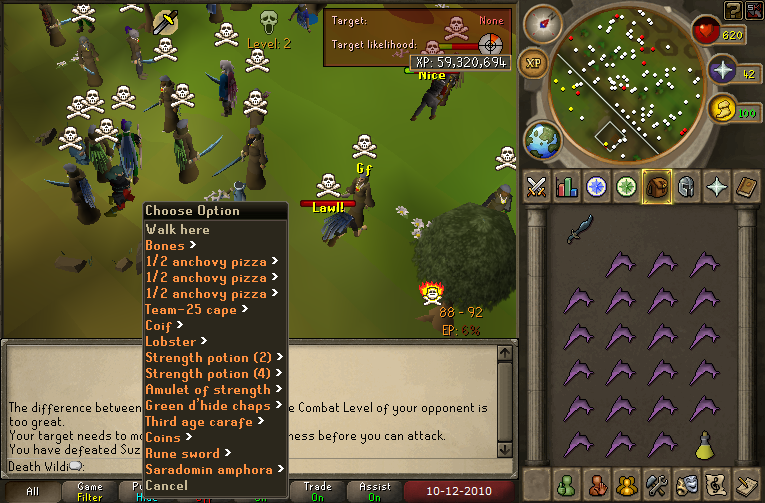Take the Coins from the menu
The image size is (765, 503).
tap(163, 437)
